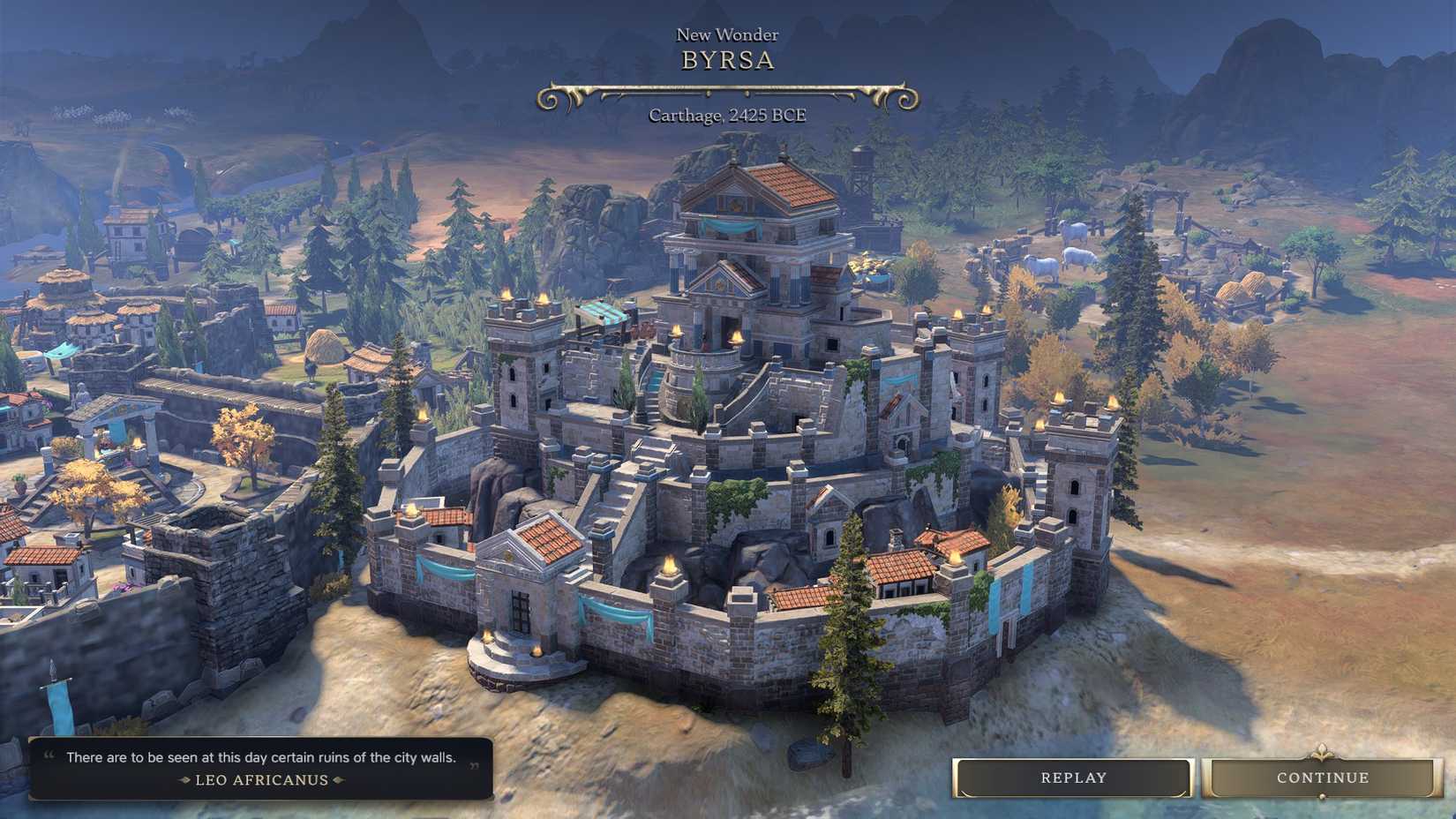Click the REPLAY button

click(1071, 778)
